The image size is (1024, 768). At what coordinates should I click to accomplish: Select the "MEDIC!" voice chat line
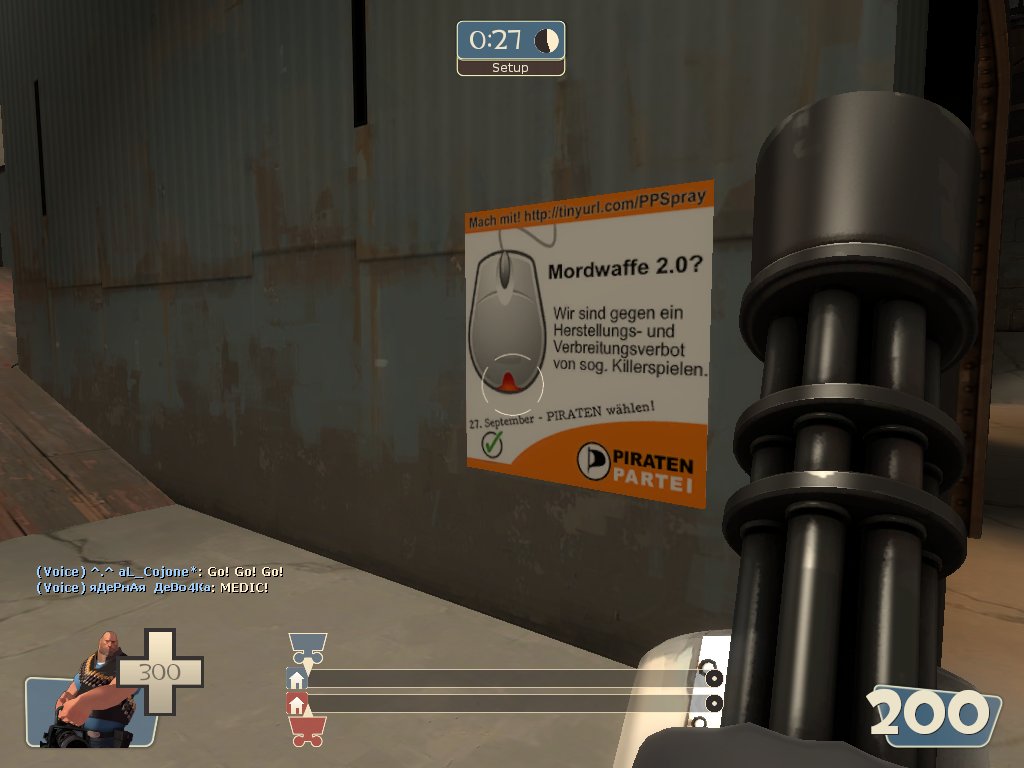coord(151,587)
